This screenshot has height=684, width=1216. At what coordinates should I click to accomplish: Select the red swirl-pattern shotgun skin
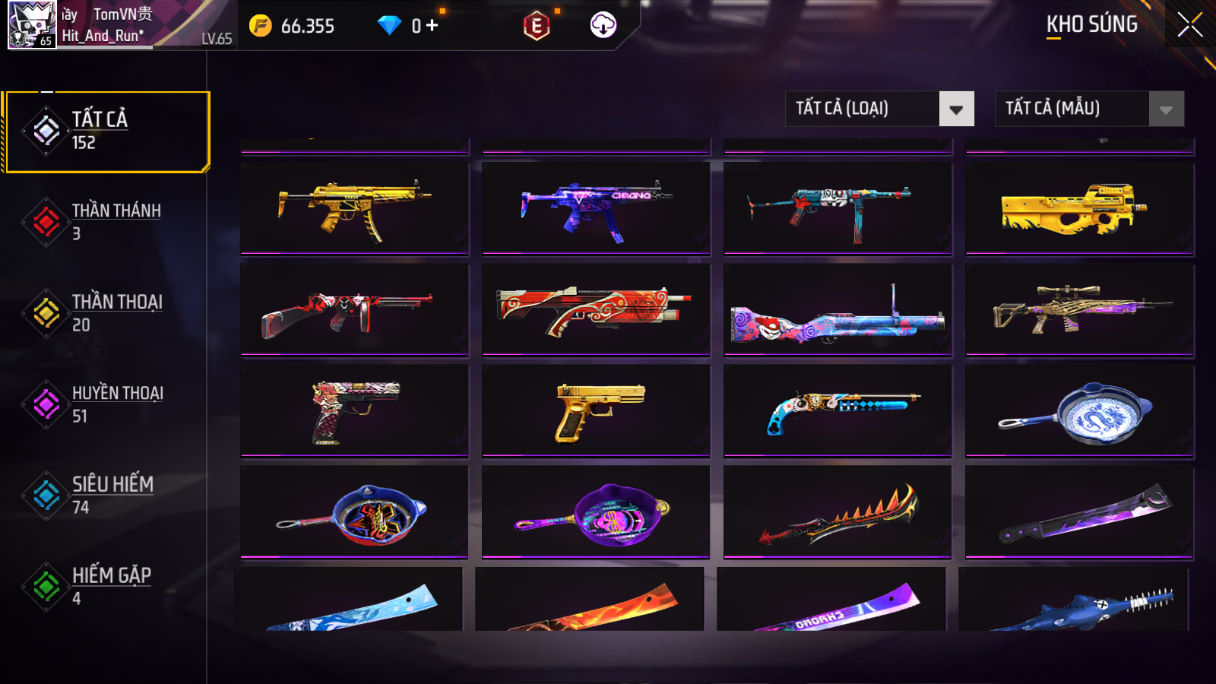[596, 309]
